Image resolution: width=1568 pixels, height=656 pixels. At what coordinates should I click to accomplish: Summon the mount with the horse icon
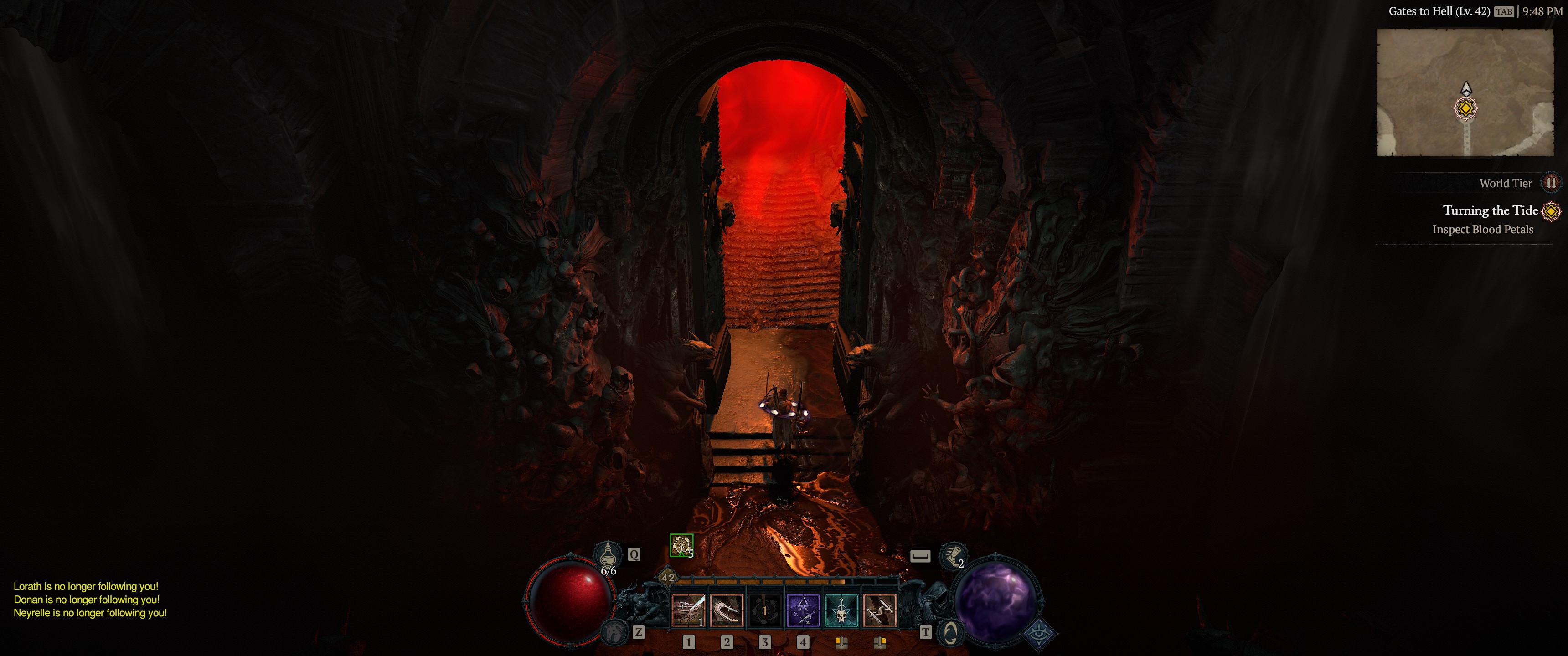pyautogui.click(x=615, y=633)
